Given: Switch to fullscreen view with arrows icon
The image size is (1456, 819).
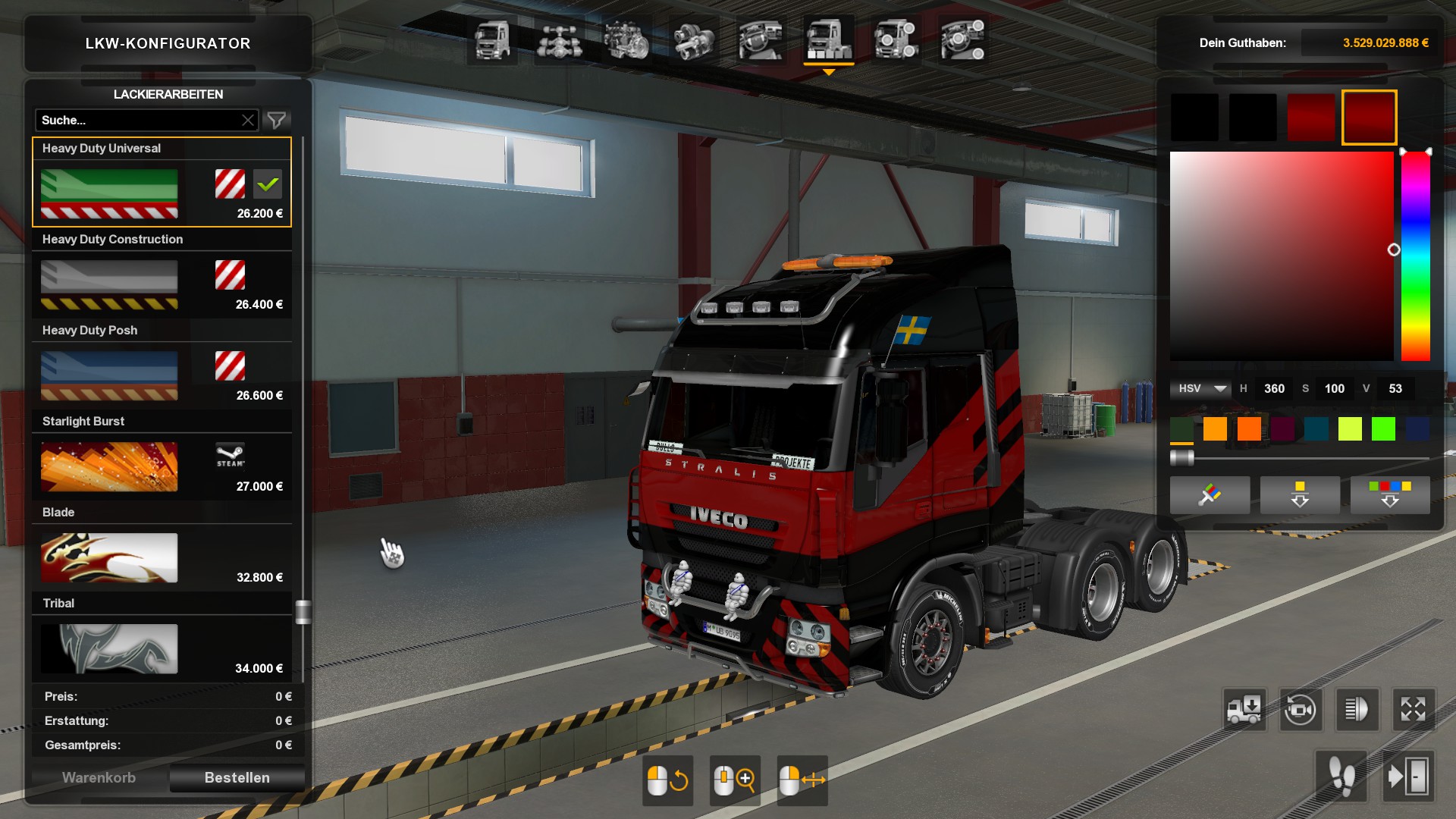Looking at the screenshot, I should 1413,710.
